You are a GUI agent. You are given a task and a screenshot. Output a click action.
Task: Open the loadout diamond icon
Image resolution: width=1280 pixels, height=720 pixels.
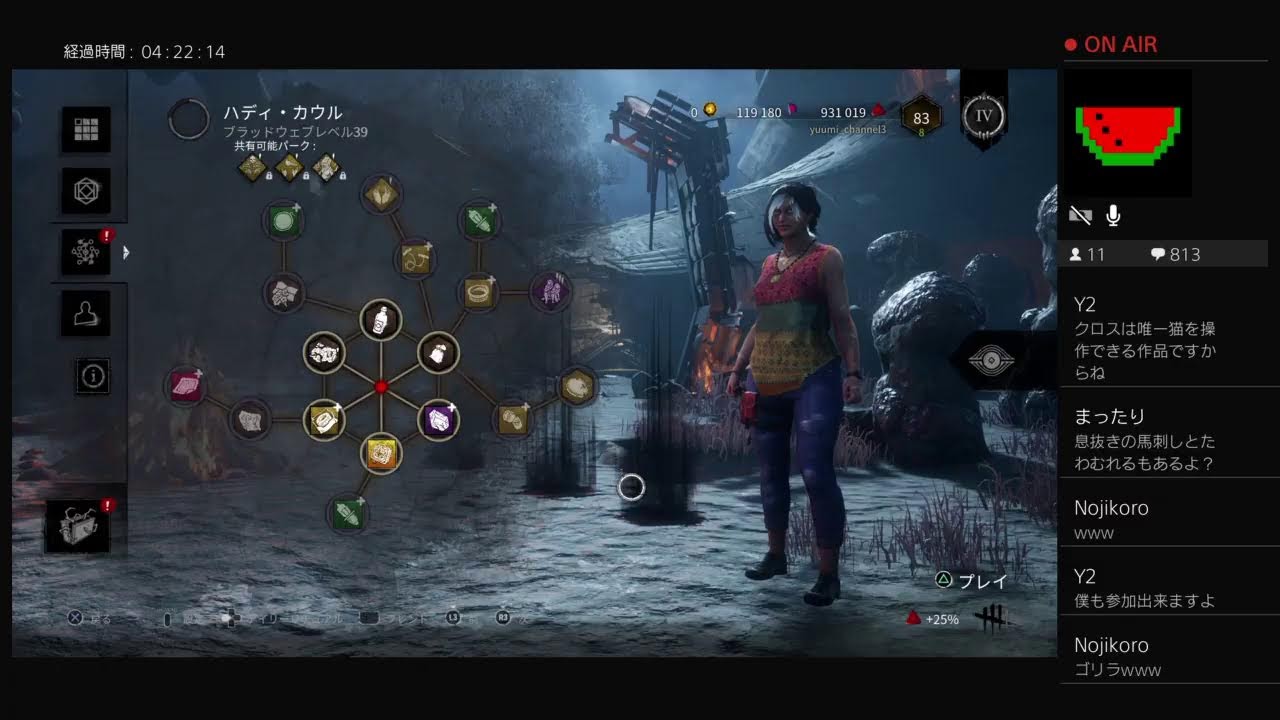point(86,190)
